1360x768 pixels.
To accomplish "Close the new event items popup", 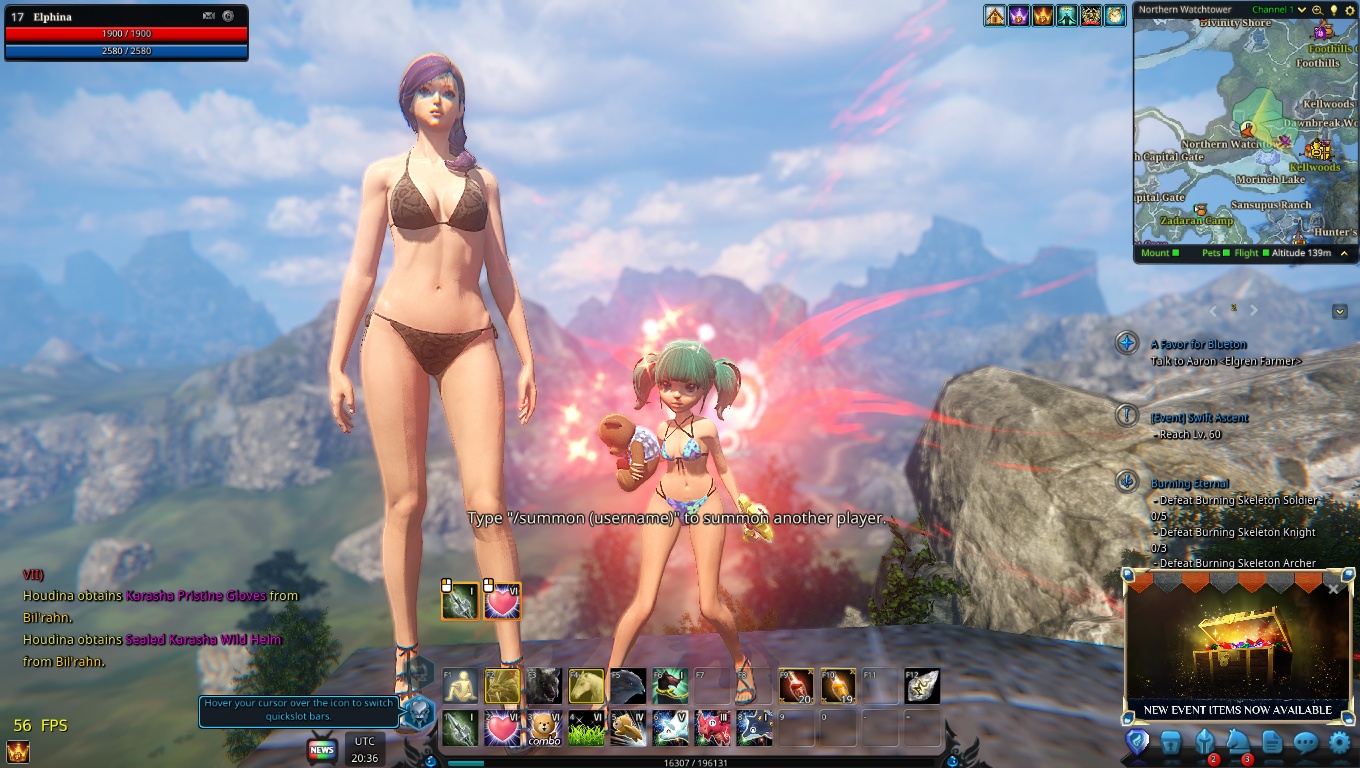I will (1333, 589).
